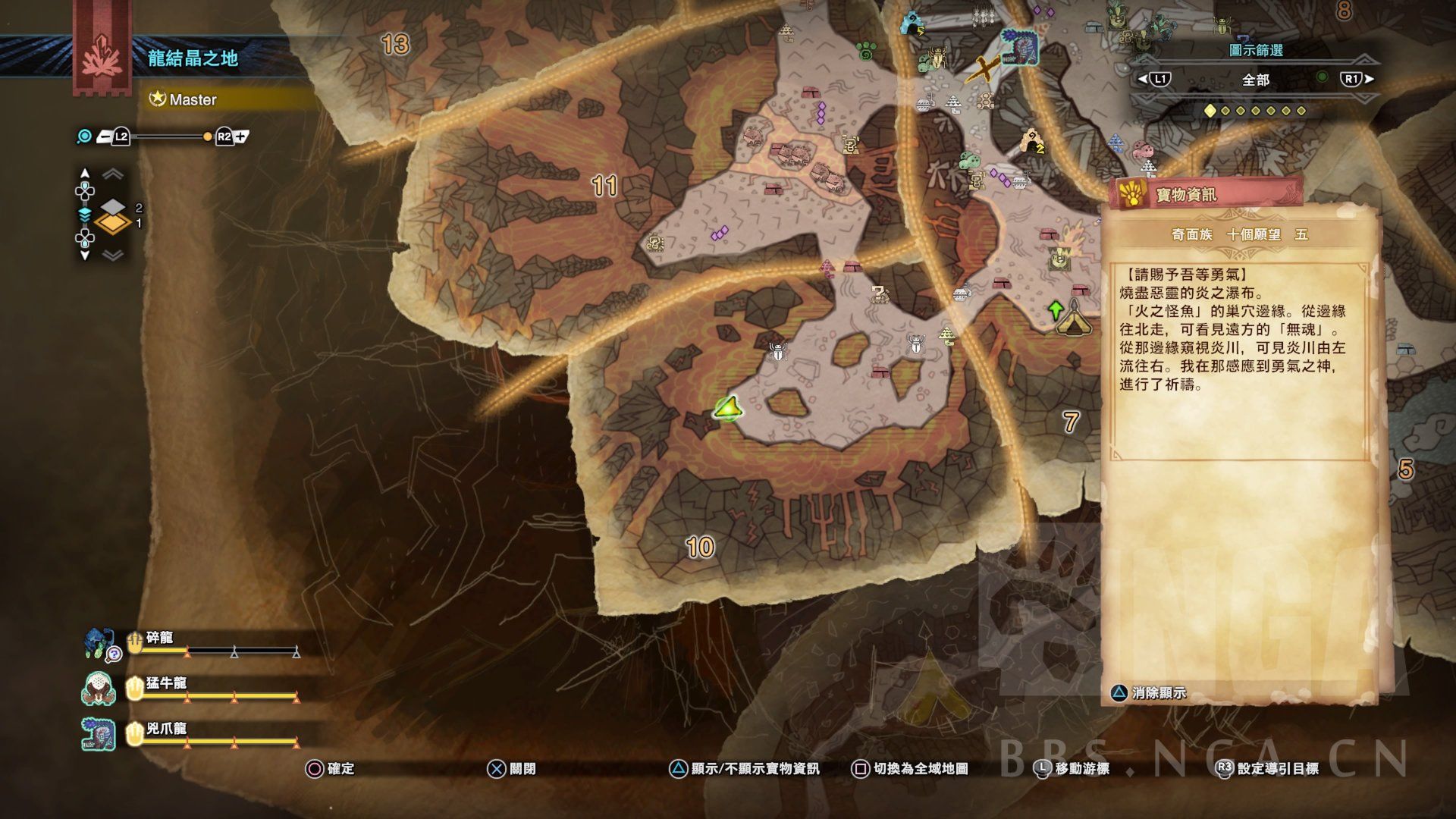
Task: Click the green treasure location marker
Action: pos(729,409)
